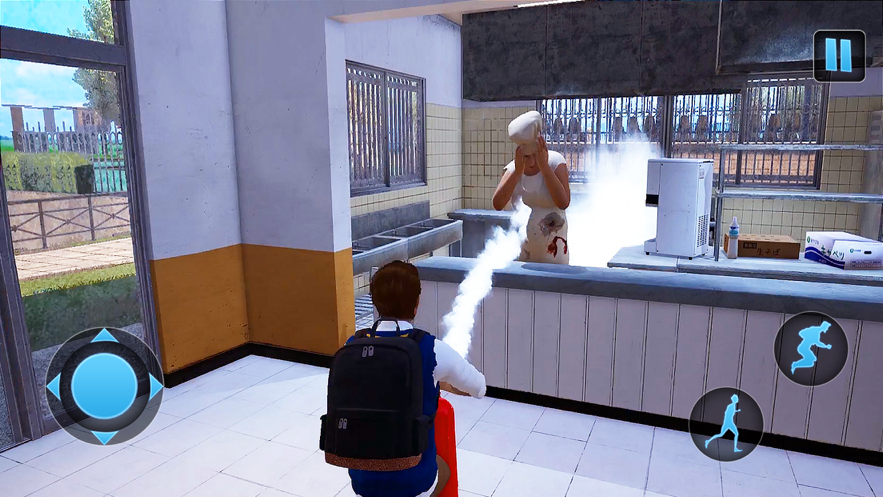Pause the game with the pause button
This screenshot has height=497, width=883.
coord(839,55)
